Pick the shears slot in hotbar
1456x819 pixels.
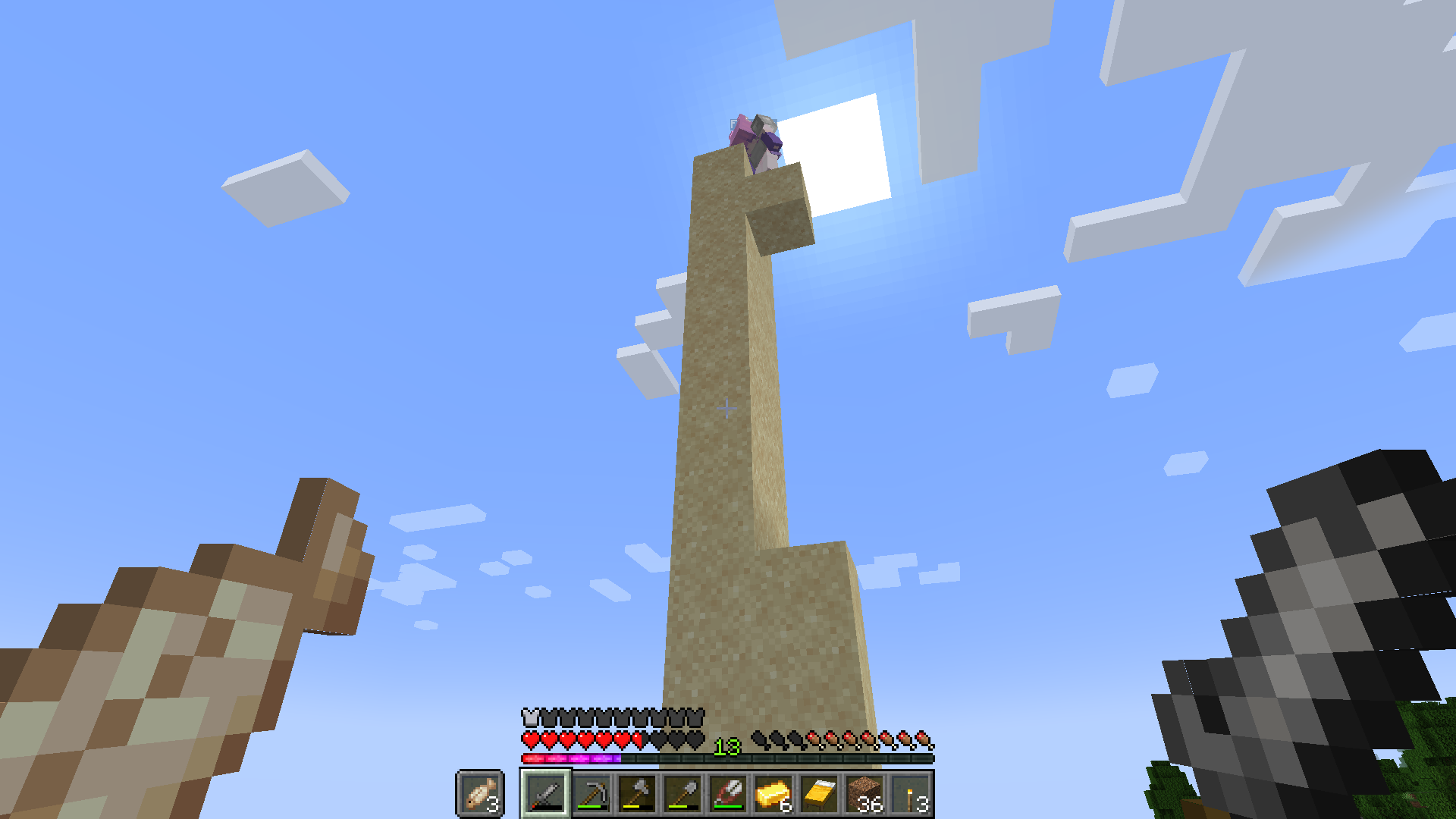[x=728, y=794]
